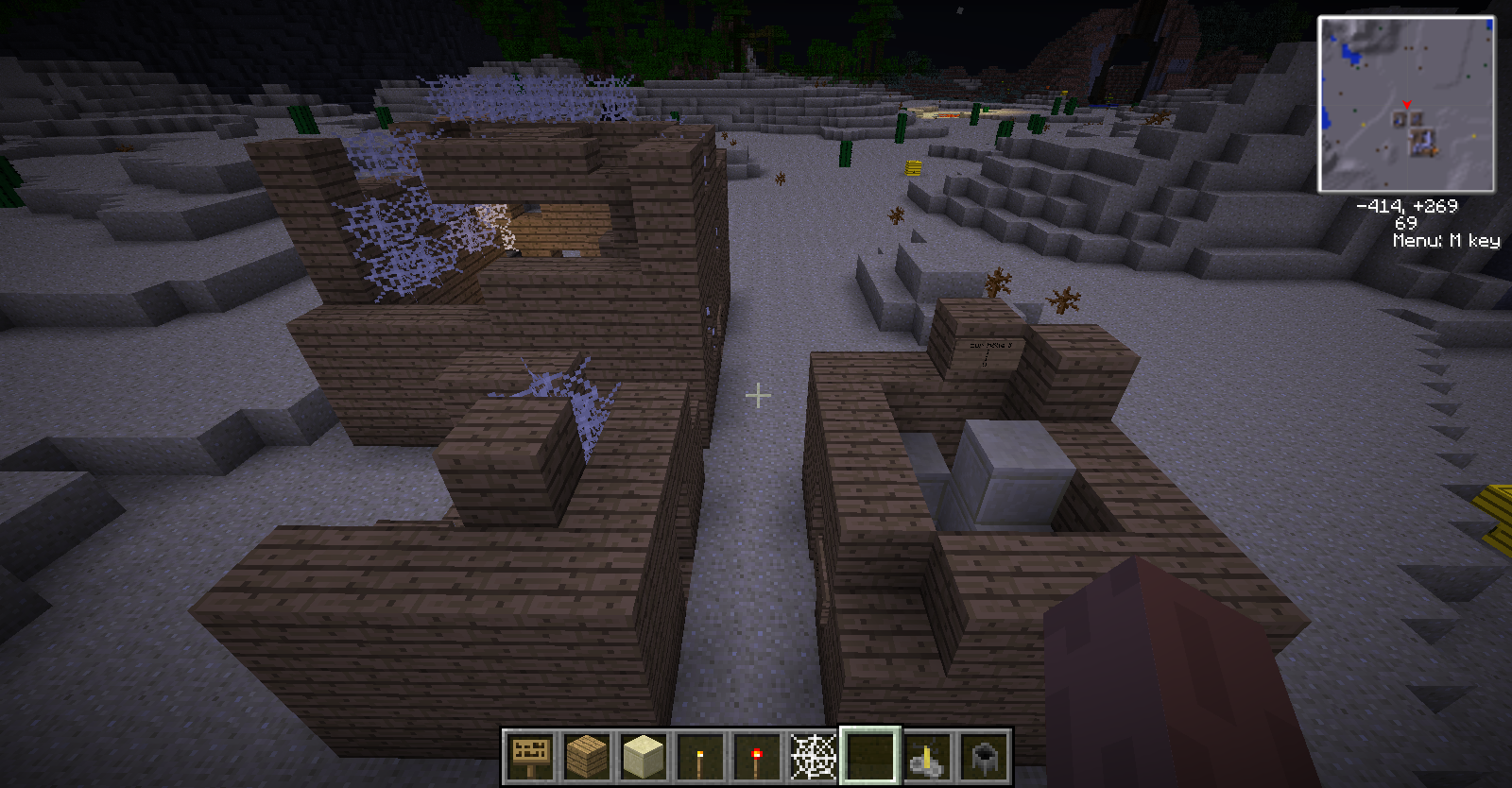The width and height of the screenshot is (1512, 788).
Task: Select the sandstone block in the hotbar
Action: click(644, 756)
